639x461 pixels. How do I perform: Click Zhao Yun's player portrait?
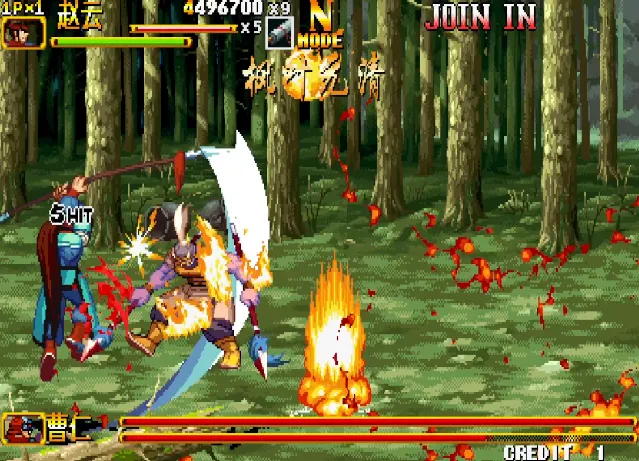[23, 32]
